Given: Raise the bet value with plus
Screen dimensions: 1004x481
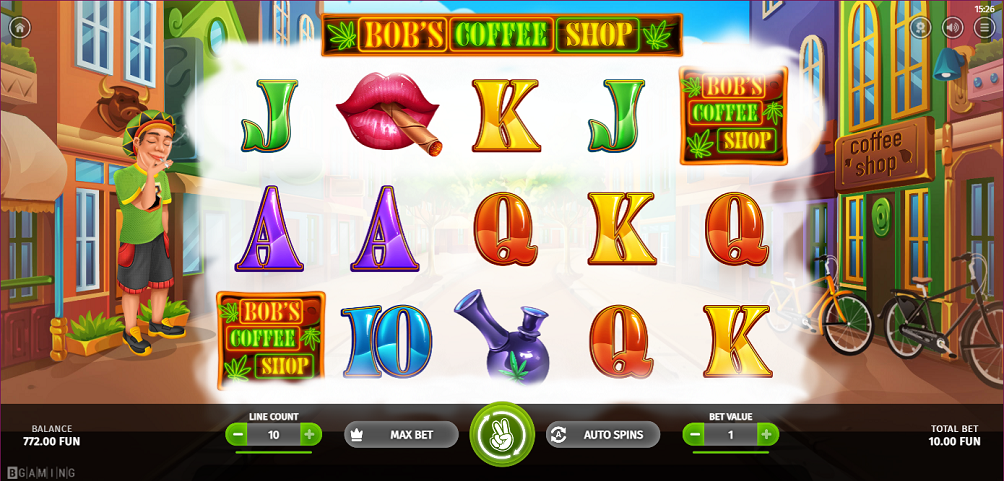Looking at the screenshot, I should [767, 435].
